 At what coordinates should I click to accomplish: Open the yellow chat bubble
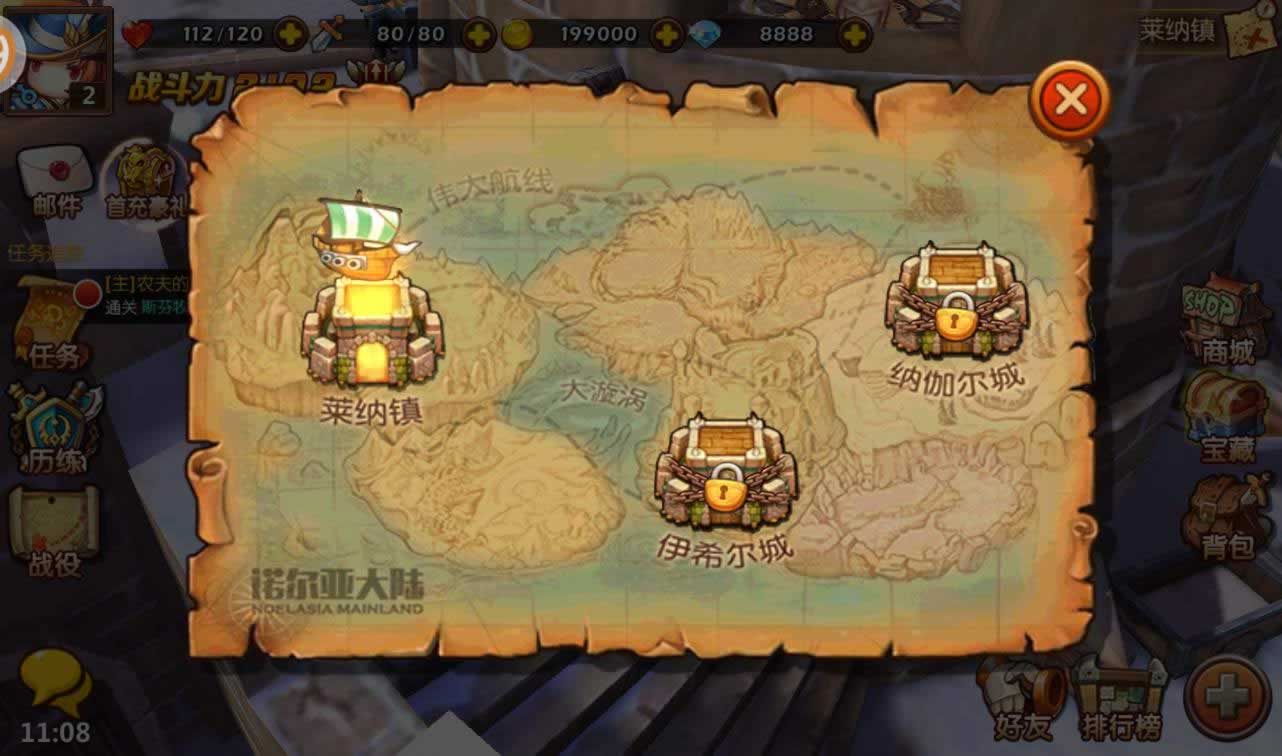pyautogui.click(x=56, y=682)
